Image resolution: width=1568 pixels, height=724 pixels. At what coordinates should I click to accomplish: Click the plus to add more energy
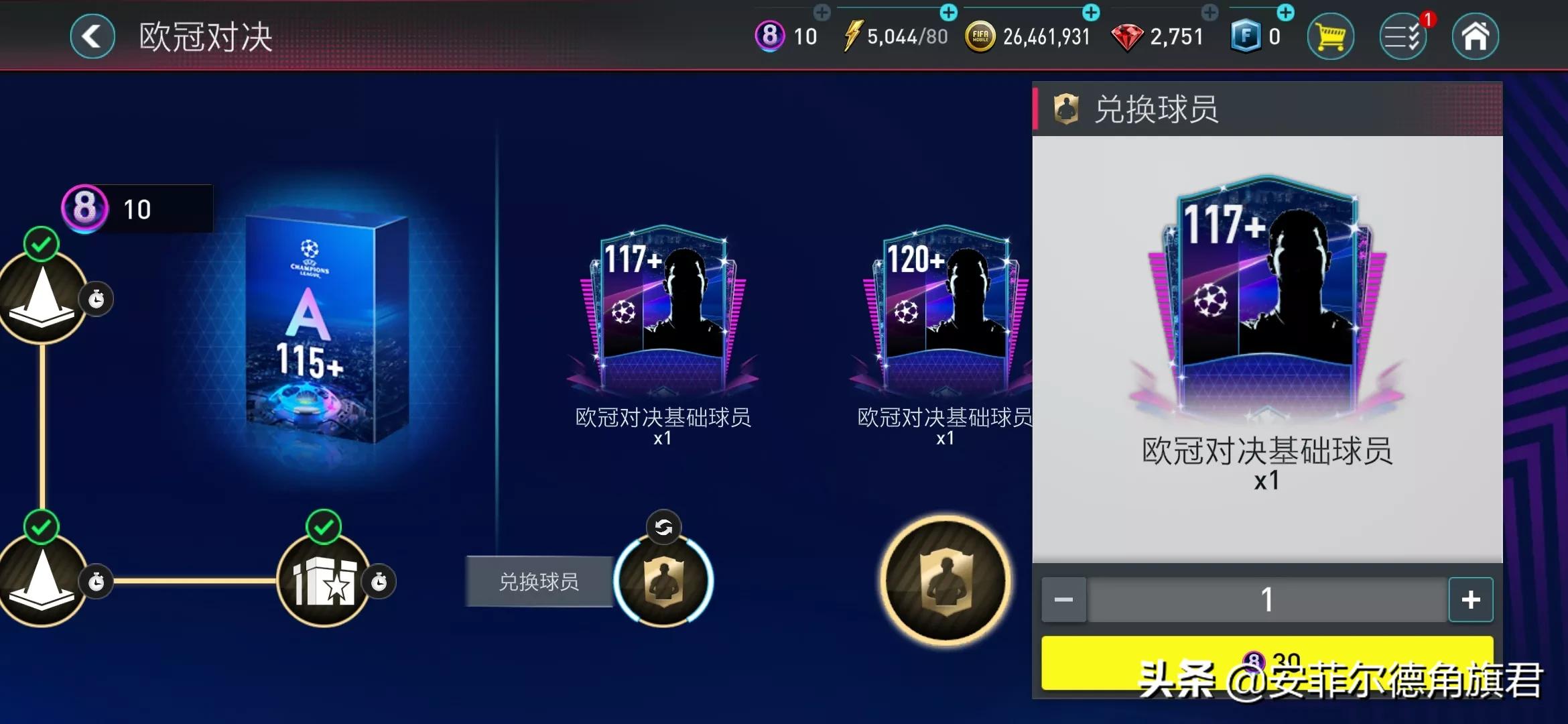pos(950,11)
